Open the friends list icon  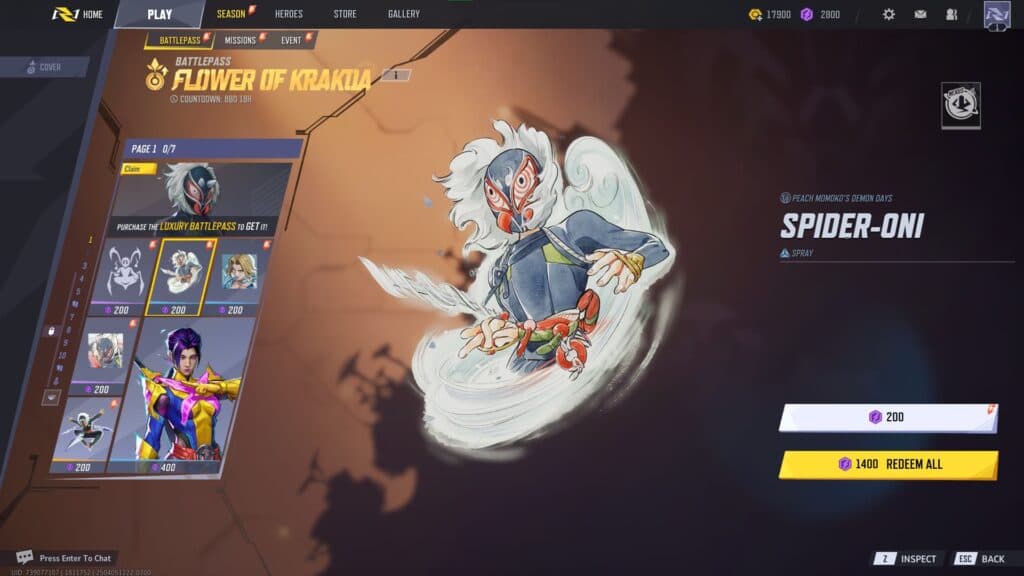951,15
